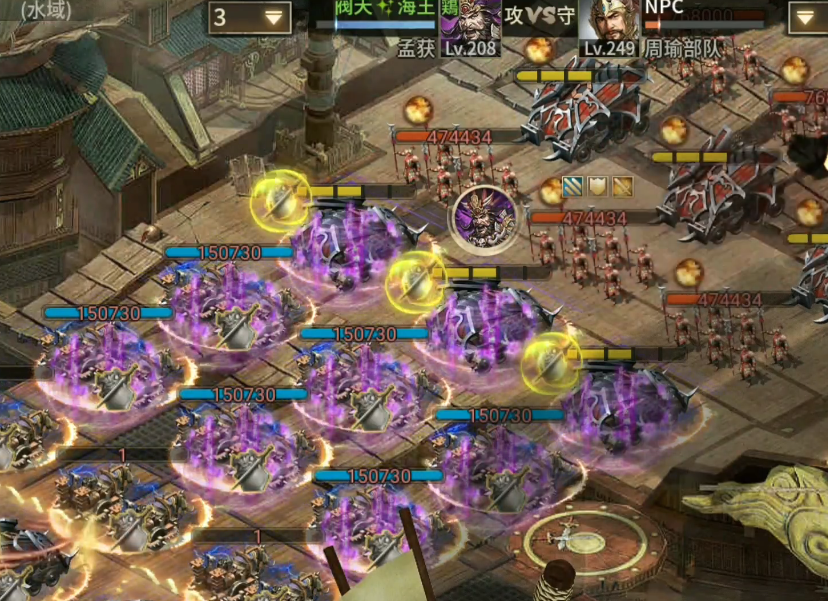Select defender Zhou Yu's Lv.249 portrait

610,22
